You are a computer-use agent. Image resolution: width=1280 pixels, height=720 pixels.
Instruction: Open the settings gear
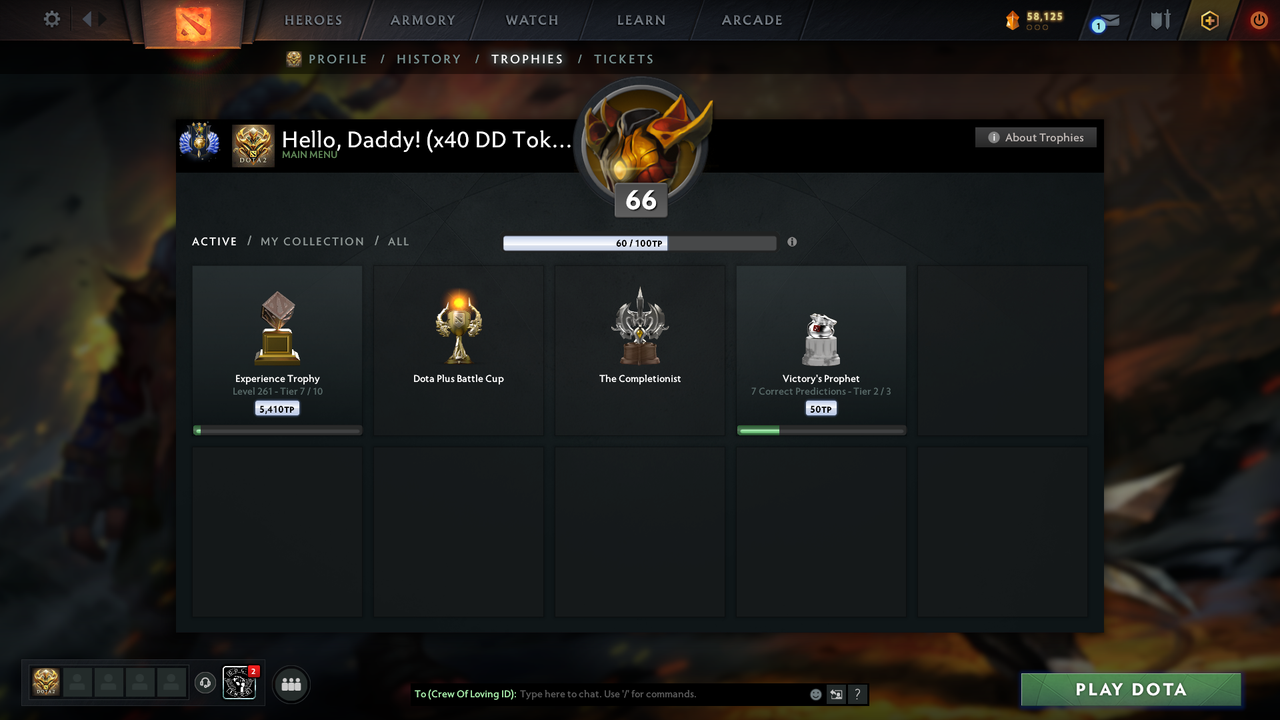pyautogui.click(x=51, y=19)
